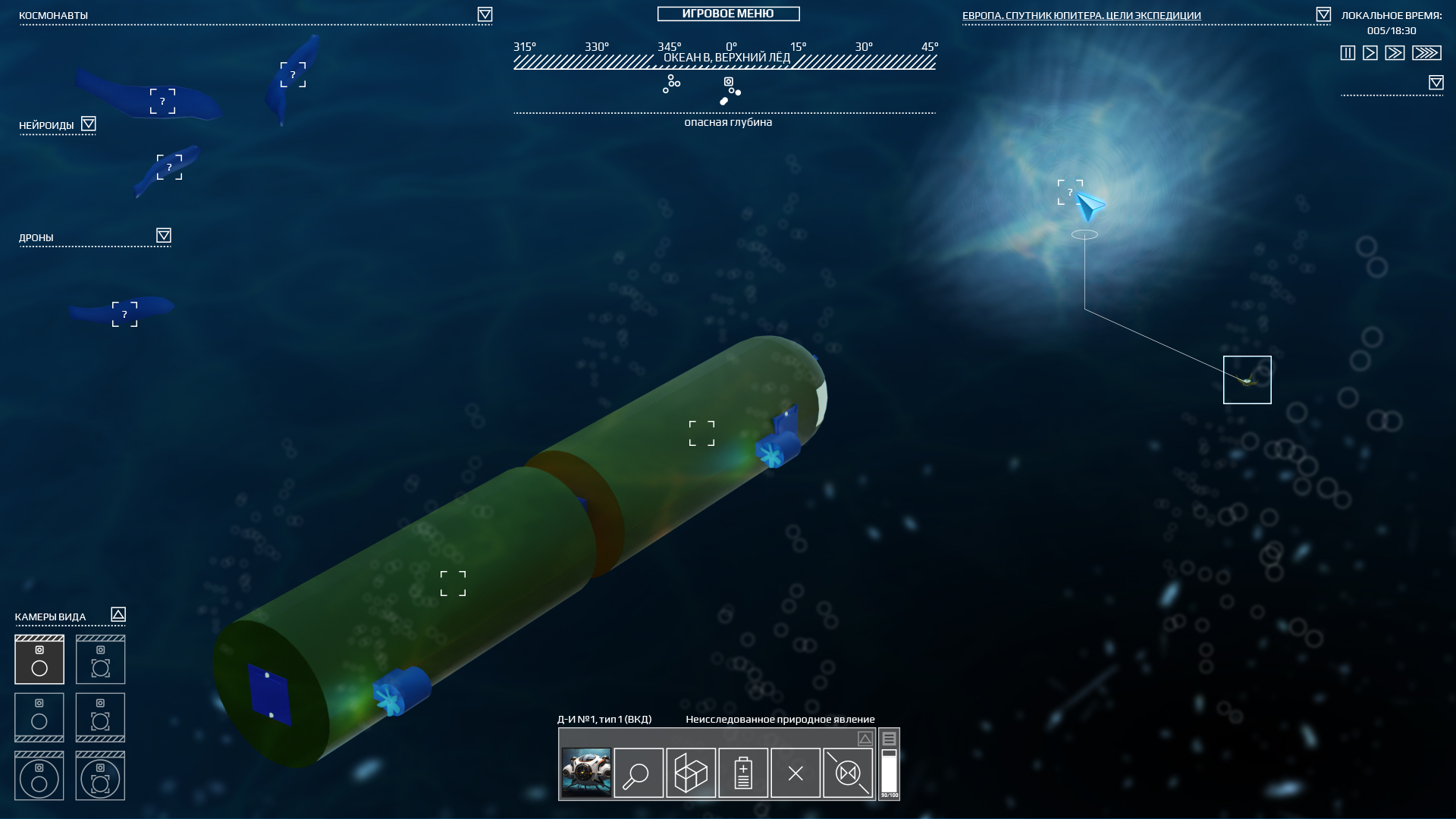Image resolution: width=1456 pixels, height=819 pixels.
Task: Expand the ДРОНЫ panel arrow
Action: click(x=164, y=235)
